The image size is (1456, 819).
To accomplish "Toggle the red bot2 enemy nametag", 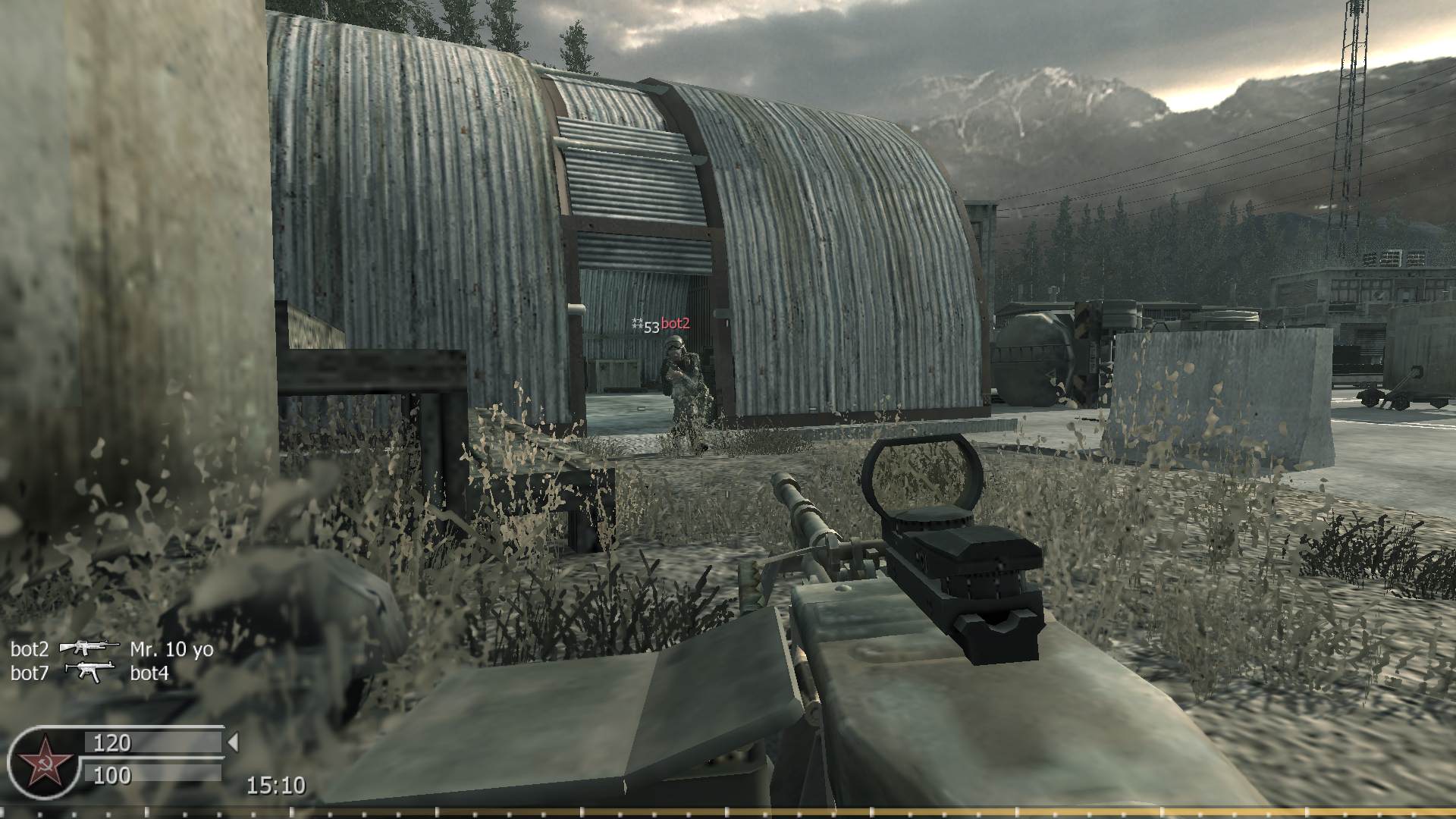I will pos(675,322).
